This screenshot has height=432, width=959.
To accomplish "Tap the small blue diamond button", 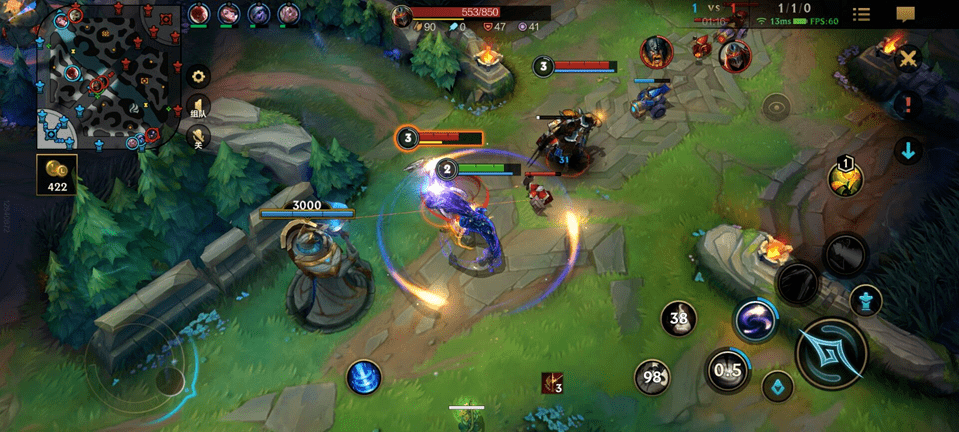I will (777, 387).
